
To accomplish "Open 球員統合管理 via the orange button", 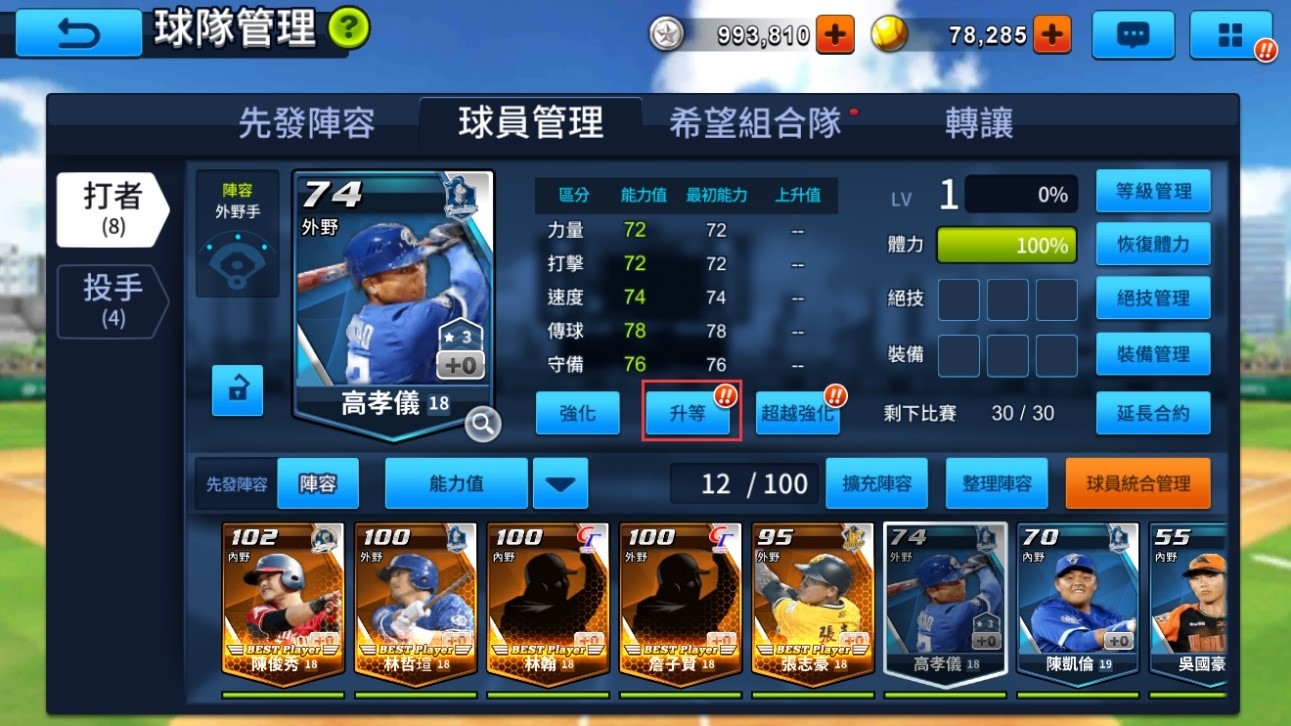I will click(x=1138, y=483).
